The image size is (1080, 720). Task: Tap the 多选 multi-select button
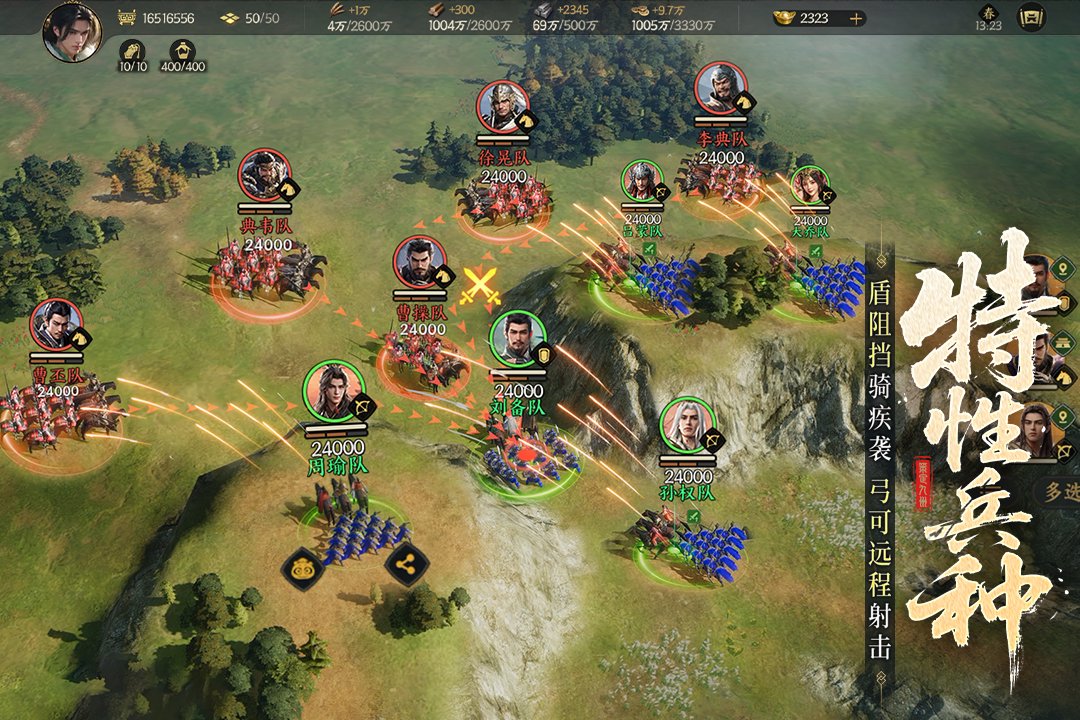[1061, 492]
